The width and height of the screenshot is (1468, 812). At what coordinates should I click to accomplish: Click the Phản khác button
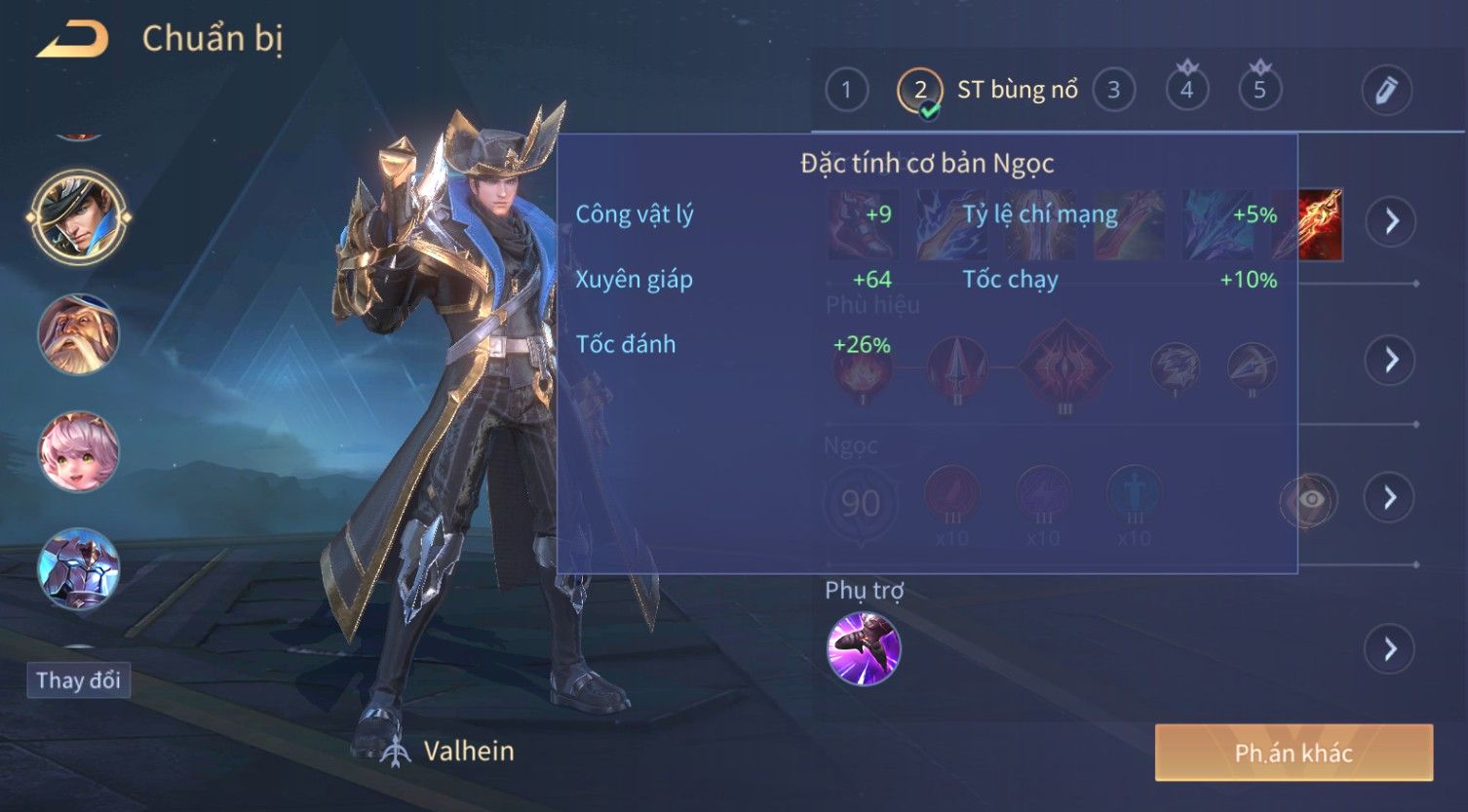[x=1294, y=753]
